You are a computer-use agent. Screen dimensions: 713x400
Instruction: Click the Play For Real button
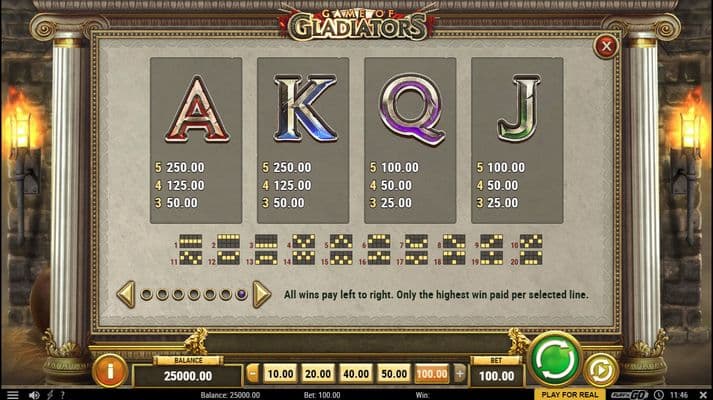567,394
